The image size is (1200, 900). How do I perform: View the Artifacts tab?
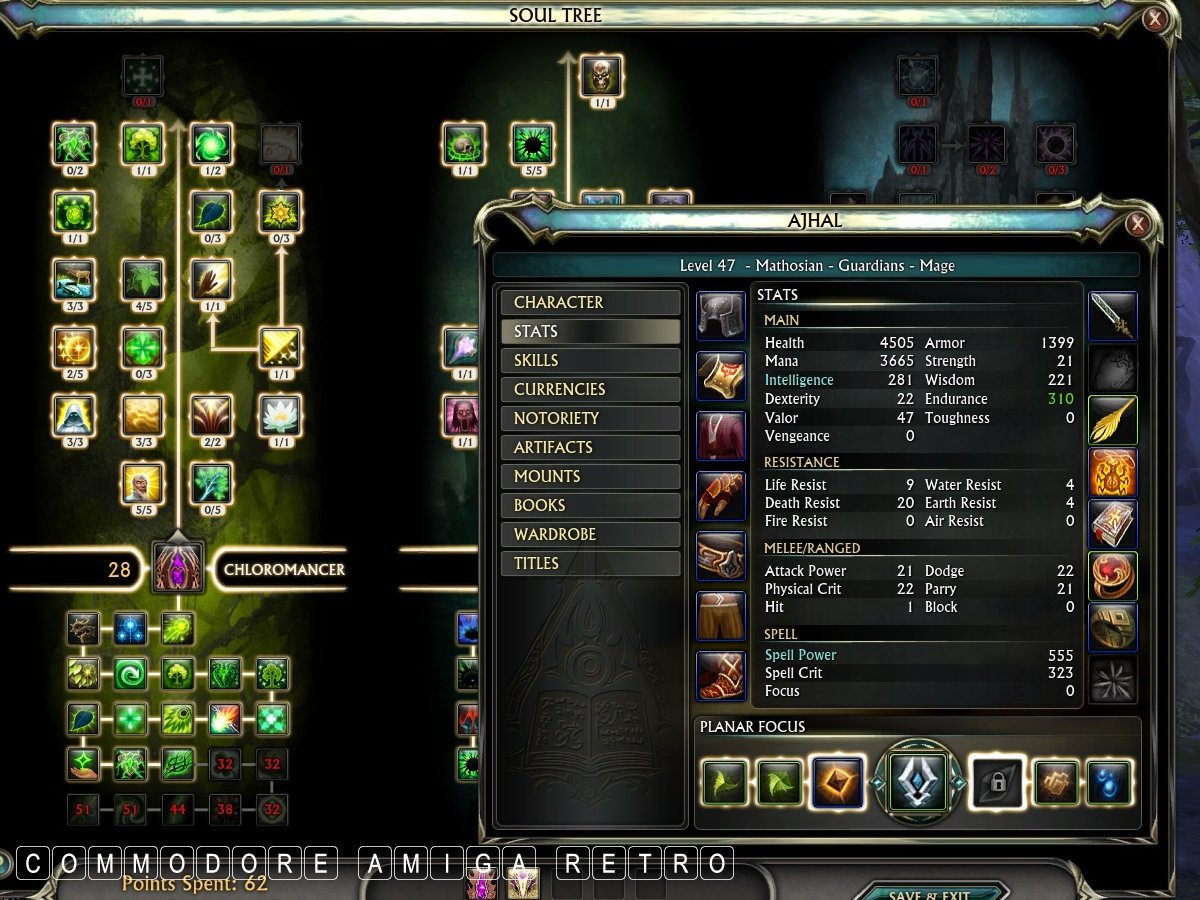[x=590, y=447]
